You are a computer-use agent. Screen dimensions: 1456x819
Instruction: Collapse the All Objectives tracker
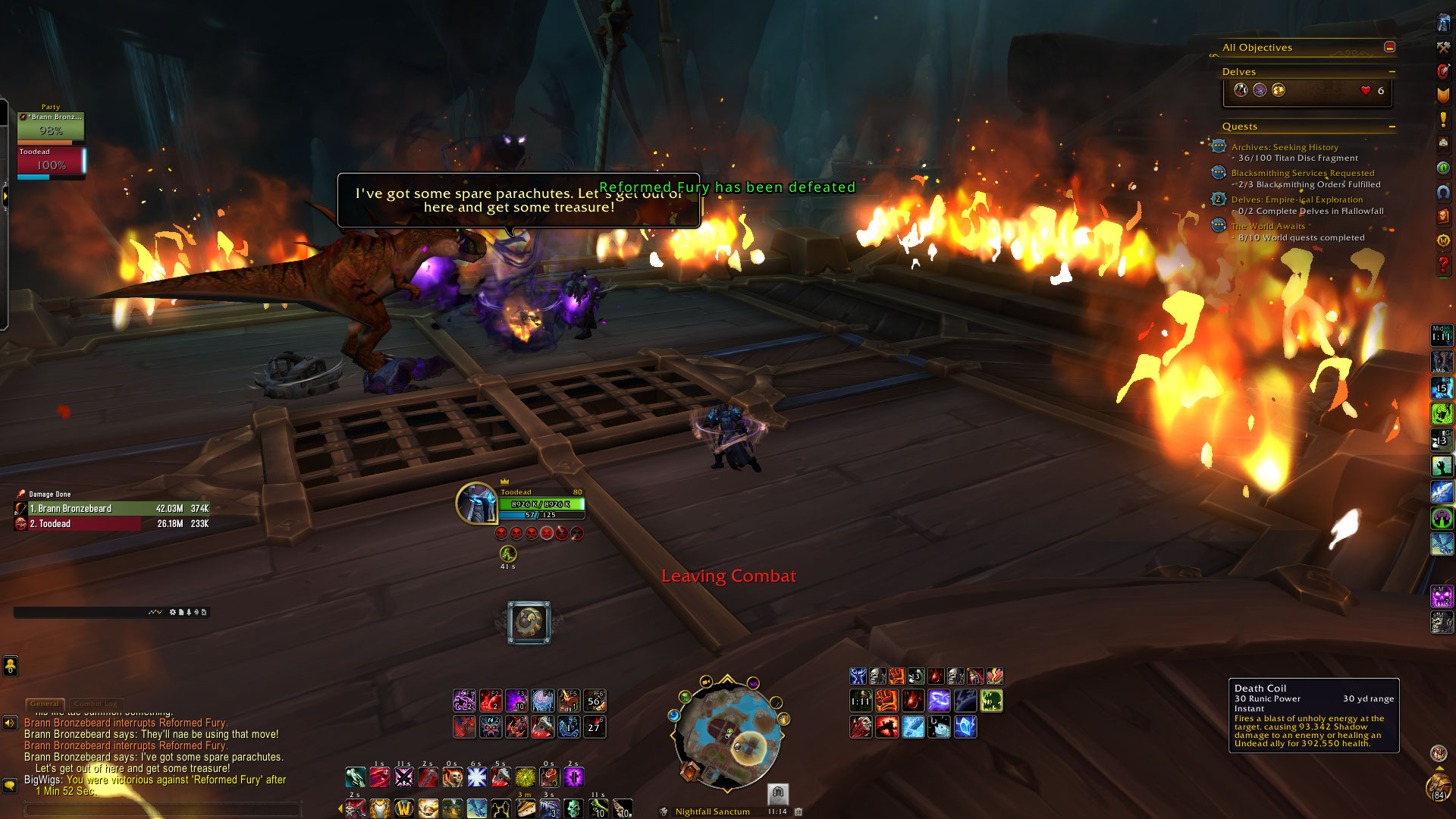1389,47
